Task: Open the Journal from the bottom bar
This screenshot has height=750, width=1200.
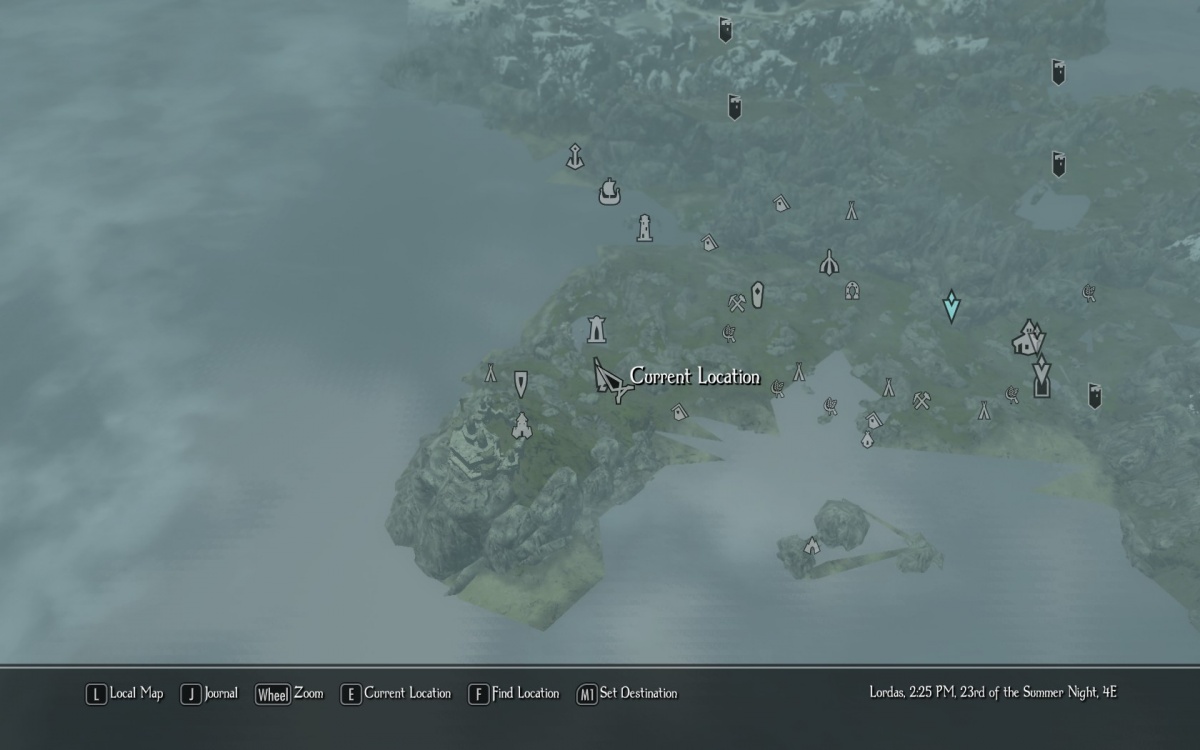Action: pyautogui.click(x=210, y=693)
